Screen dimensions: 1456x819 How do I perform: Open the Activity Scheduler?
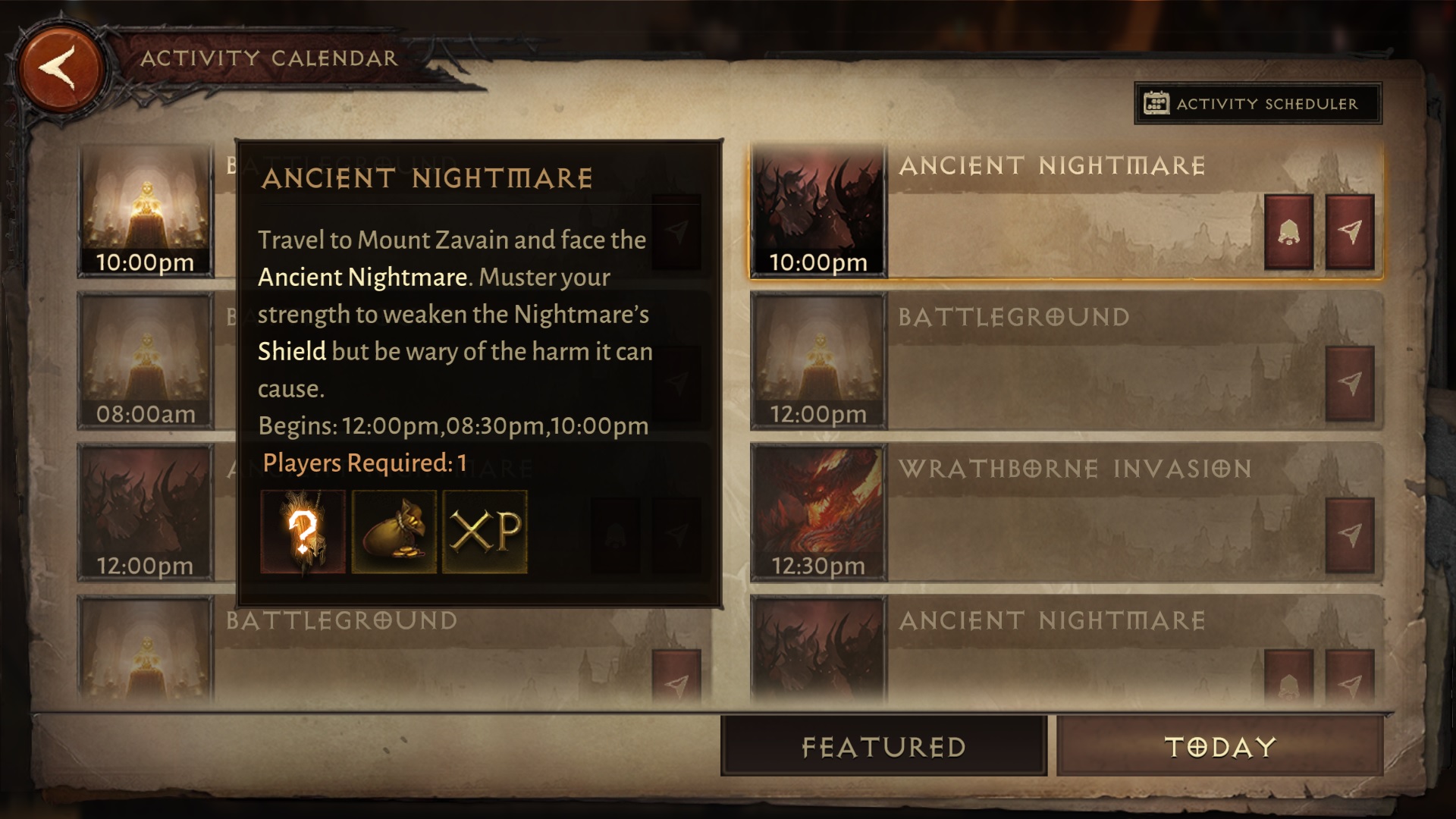1257,104
